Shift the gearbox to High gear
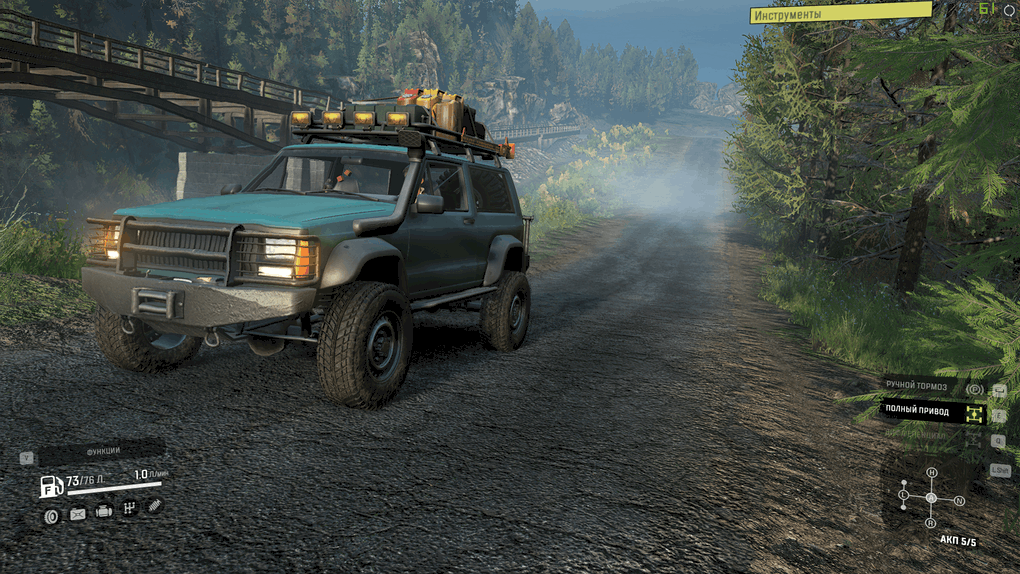The image size is (1020, 574). point(931,472)
